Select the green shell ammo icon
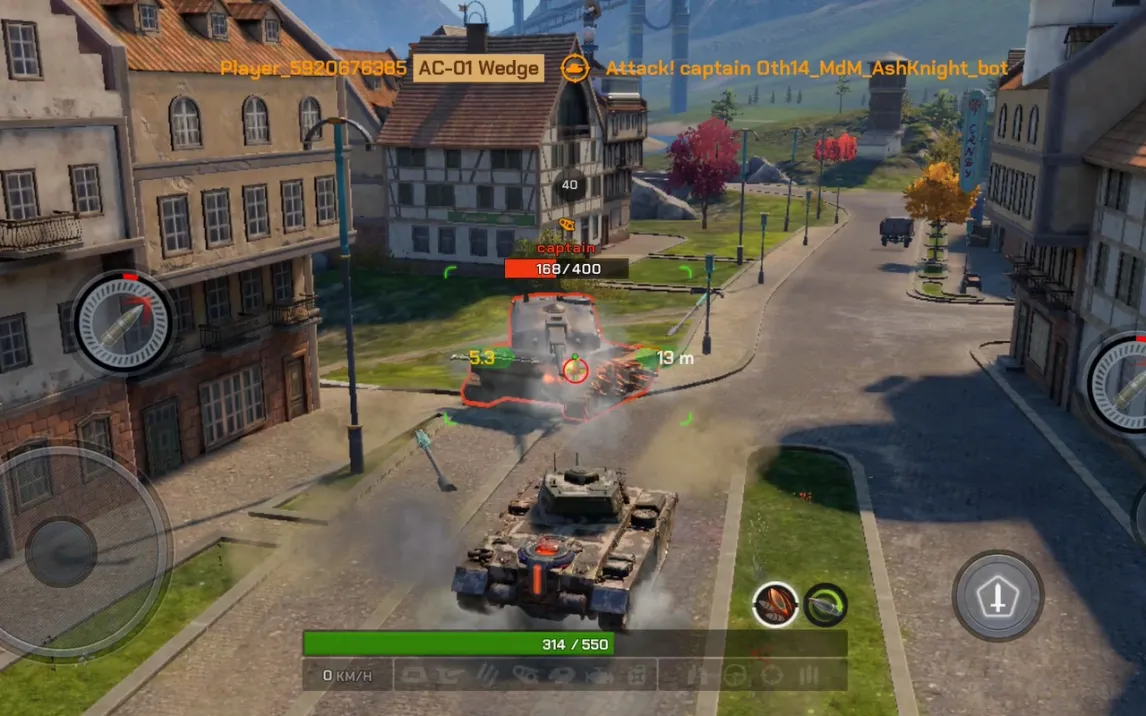This screenshot has height=716, width=1146. (826, 604)
